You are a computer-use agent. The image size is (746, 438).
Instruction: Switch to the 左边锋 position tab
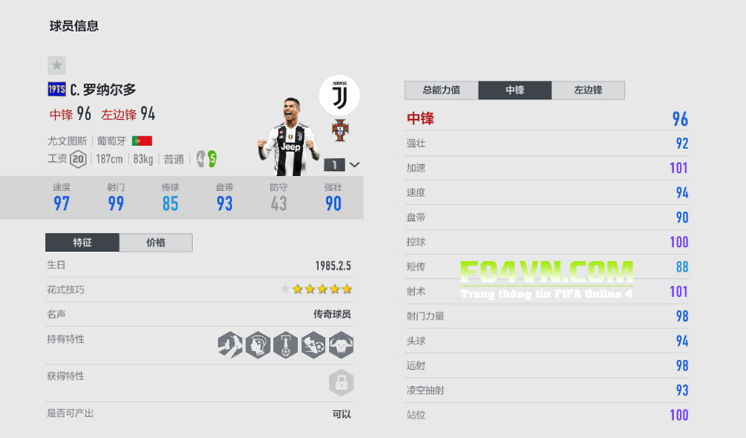(588, 90)
